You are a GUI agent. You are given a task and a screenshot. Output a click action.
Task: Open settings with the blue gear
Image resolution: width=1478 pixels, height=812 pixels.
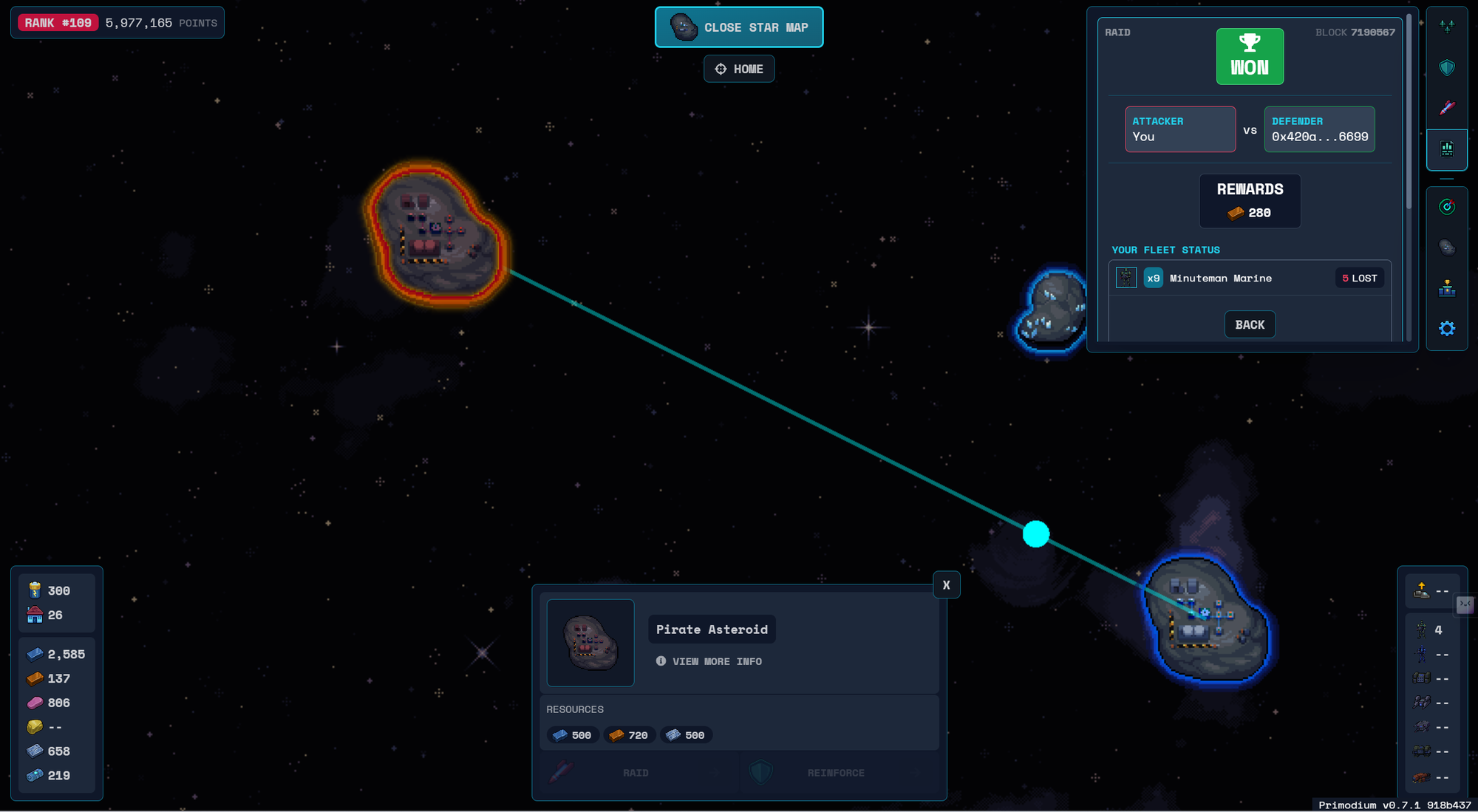tap(1446, 328)
